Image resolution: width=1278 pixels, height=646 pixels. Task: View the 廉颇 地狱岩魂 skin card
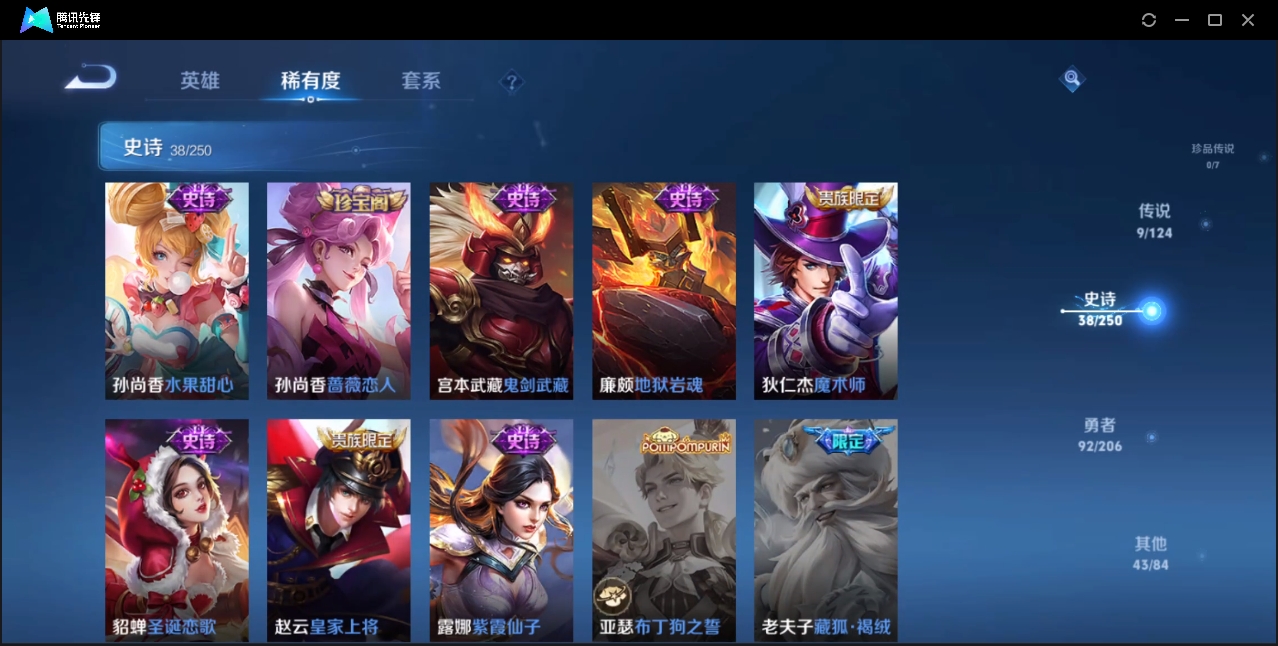[664, 290]
